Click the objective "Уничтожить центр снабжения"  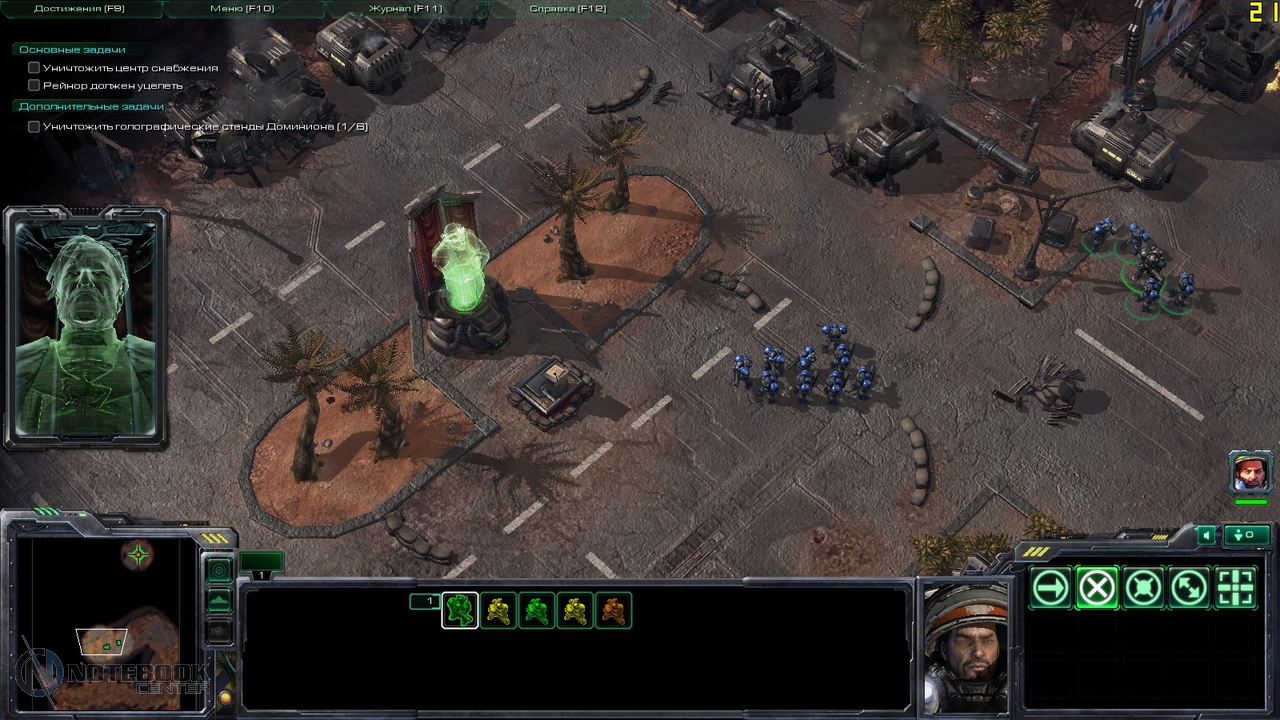(130, 68)
